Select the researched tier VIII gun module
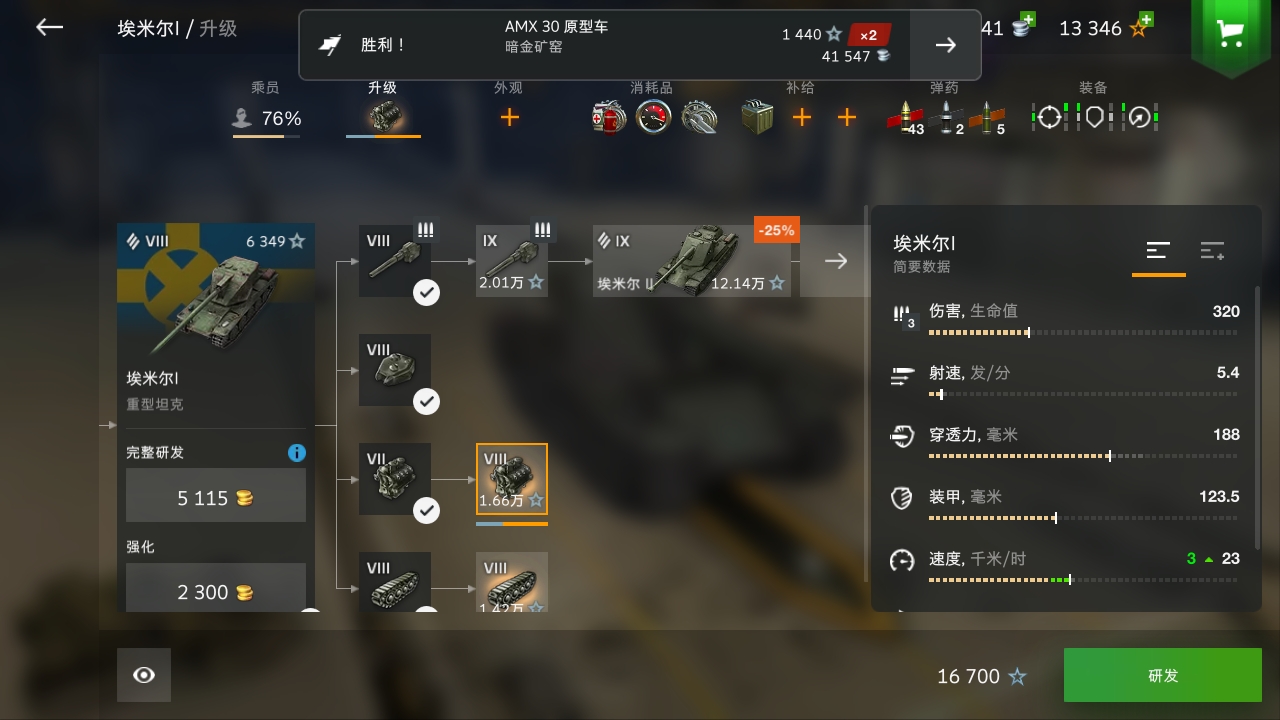Viewport: 1280px width, 720px height. [395, 261]
